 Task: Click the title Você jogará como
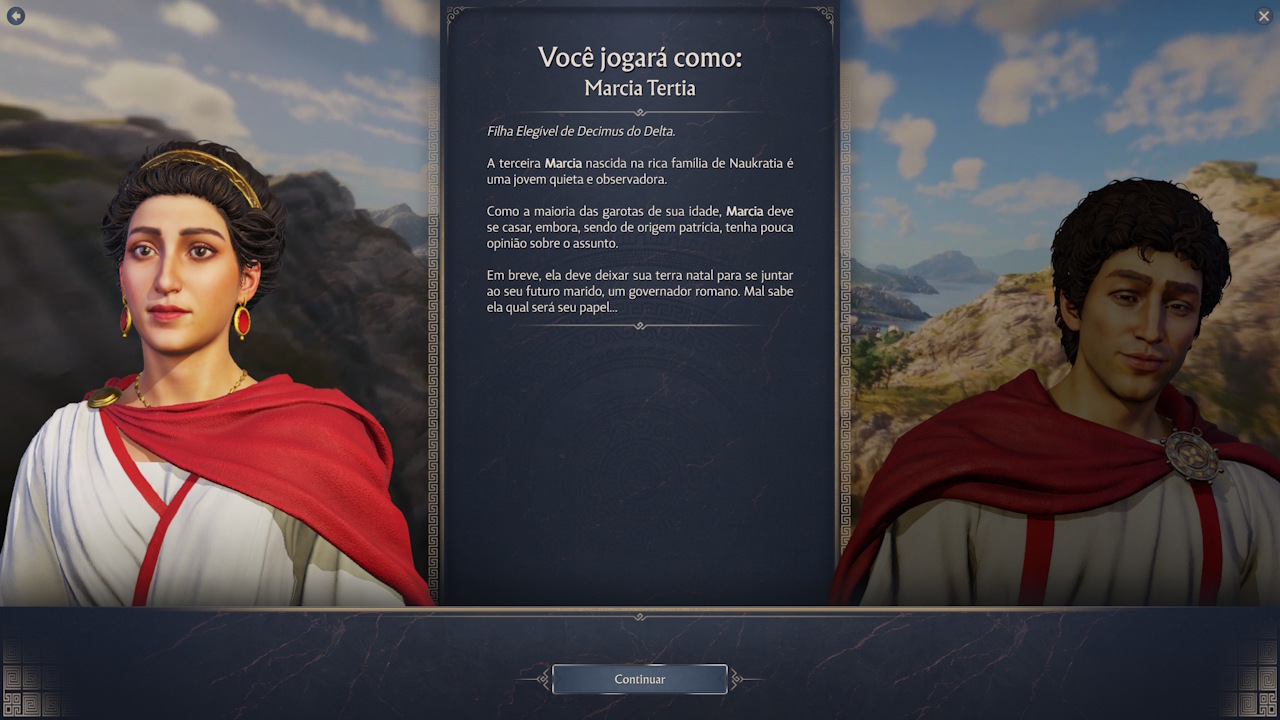tap(639, 57)
